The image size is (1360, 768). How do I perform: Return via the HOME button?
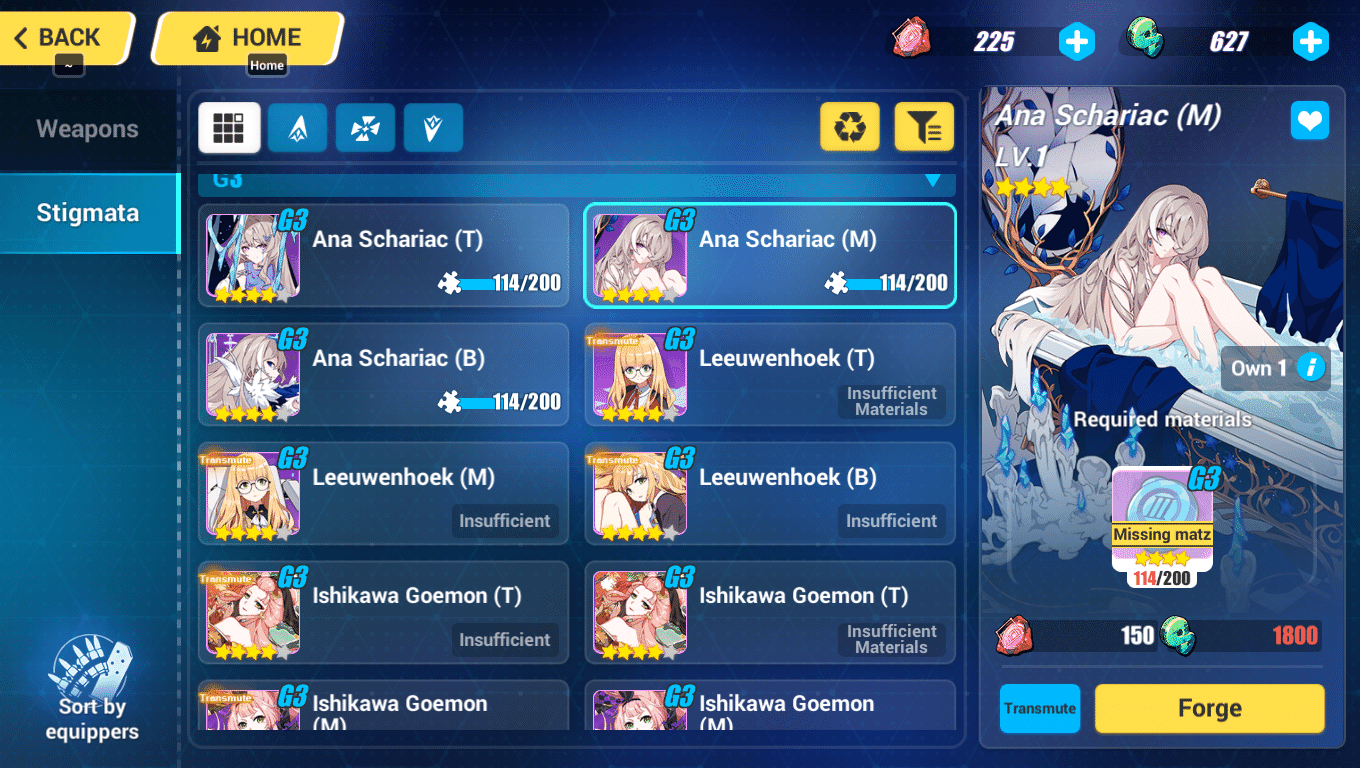246,36
